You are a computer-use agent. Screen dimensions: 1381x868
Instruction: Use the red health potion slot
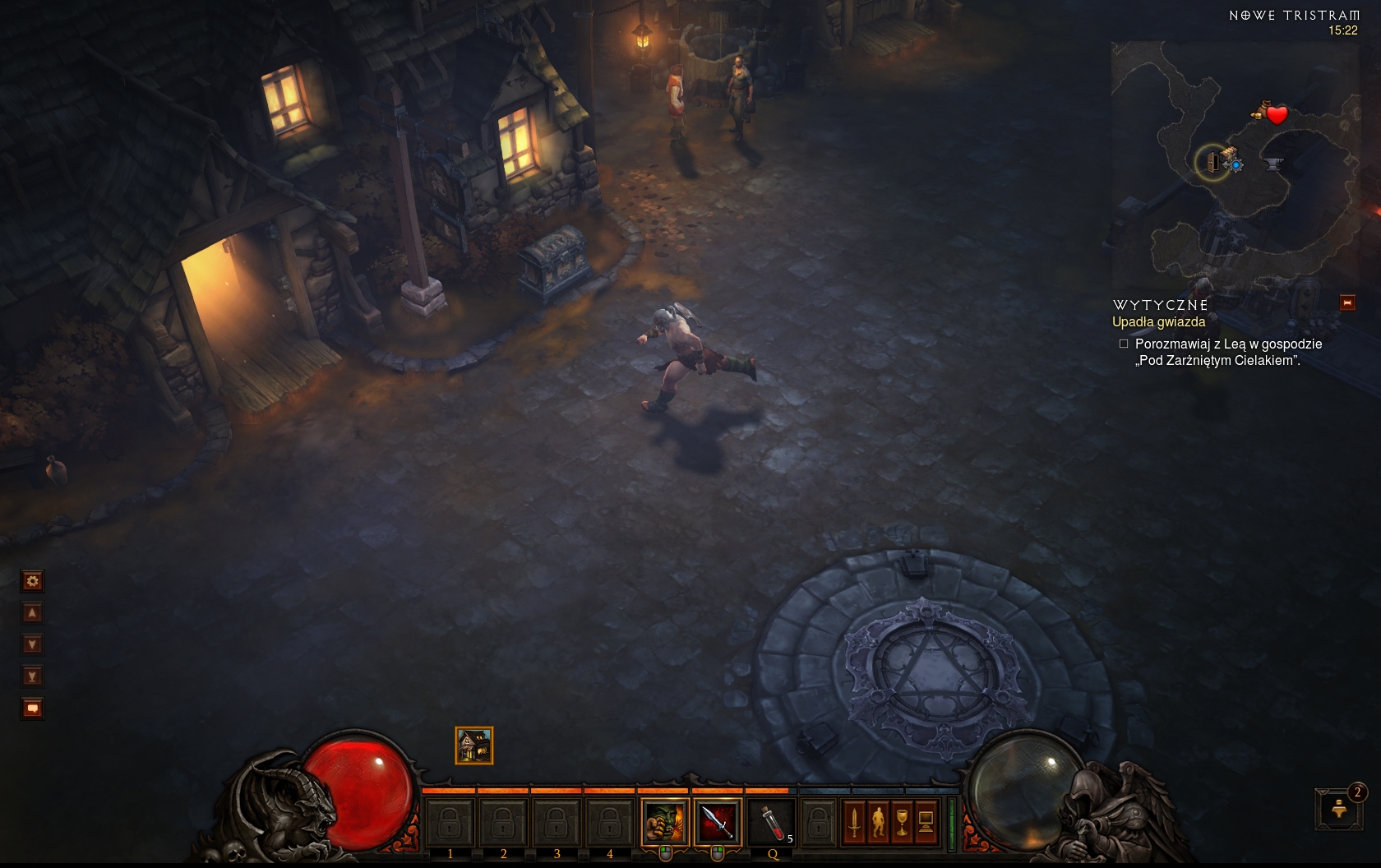point(771,821)
